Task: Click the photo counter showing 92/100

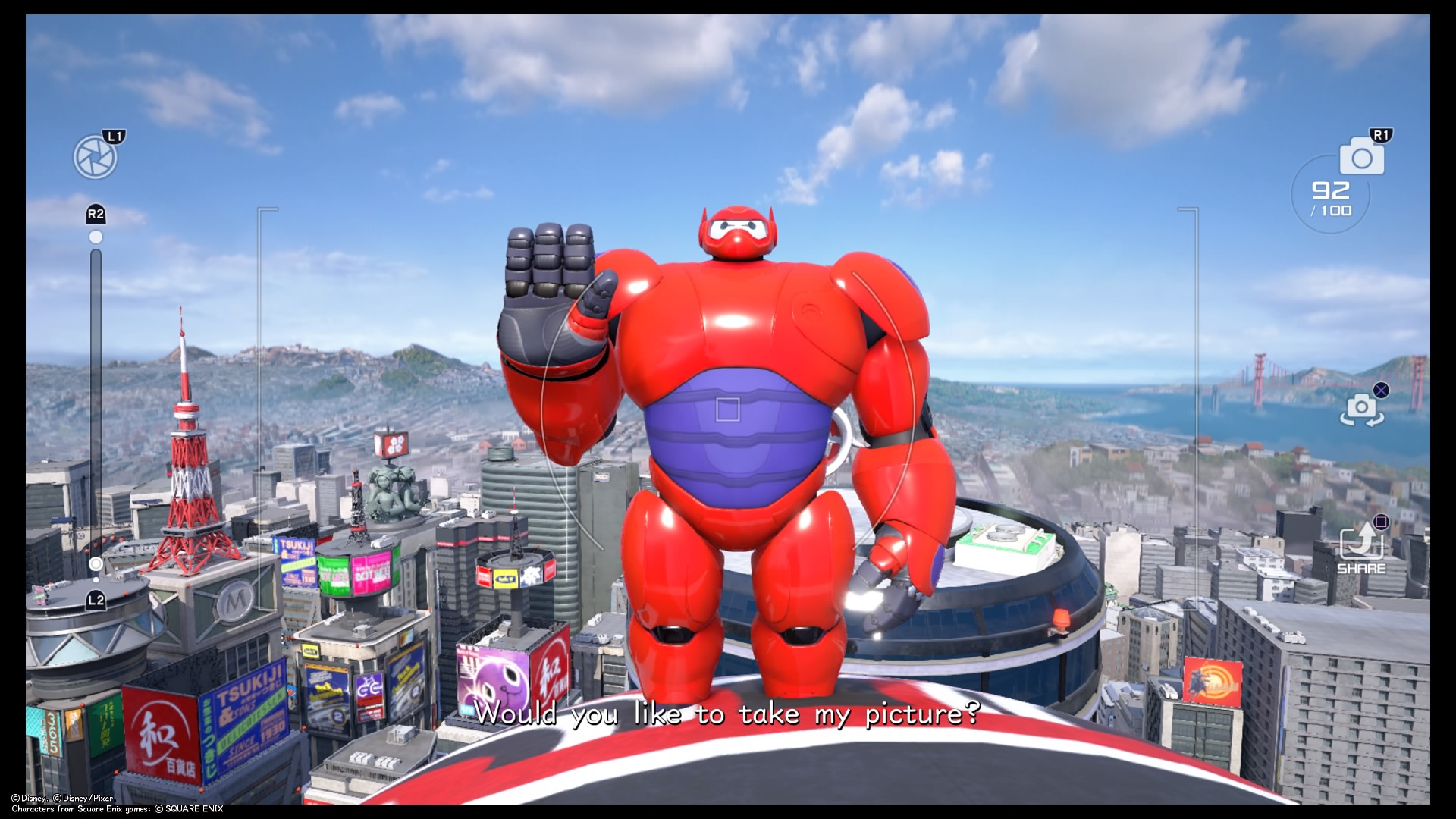Action: click(x=1332, y=198)
